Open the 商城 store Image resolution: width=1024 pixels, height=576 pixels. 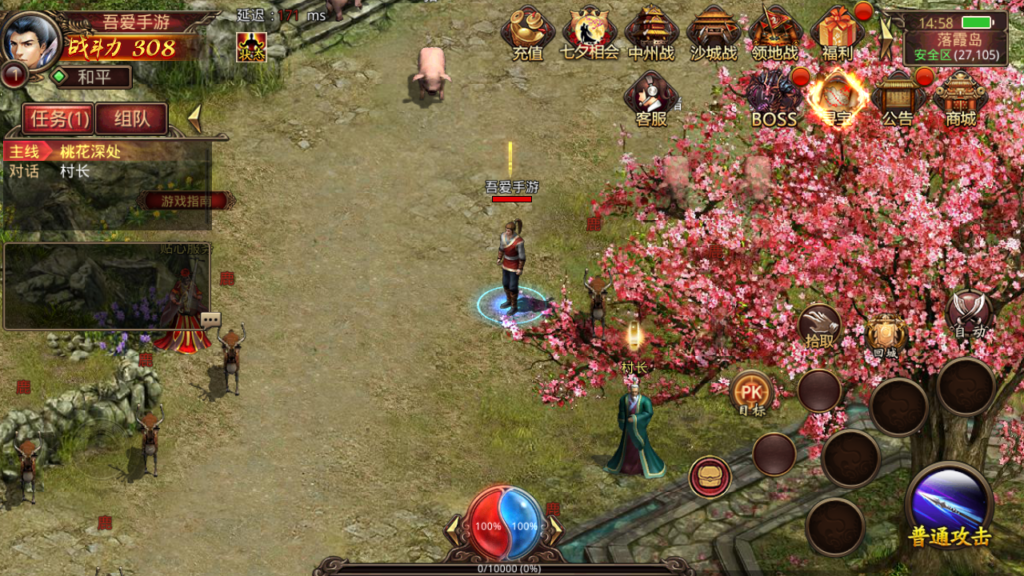pyautogui.click(x=959, y=98)
